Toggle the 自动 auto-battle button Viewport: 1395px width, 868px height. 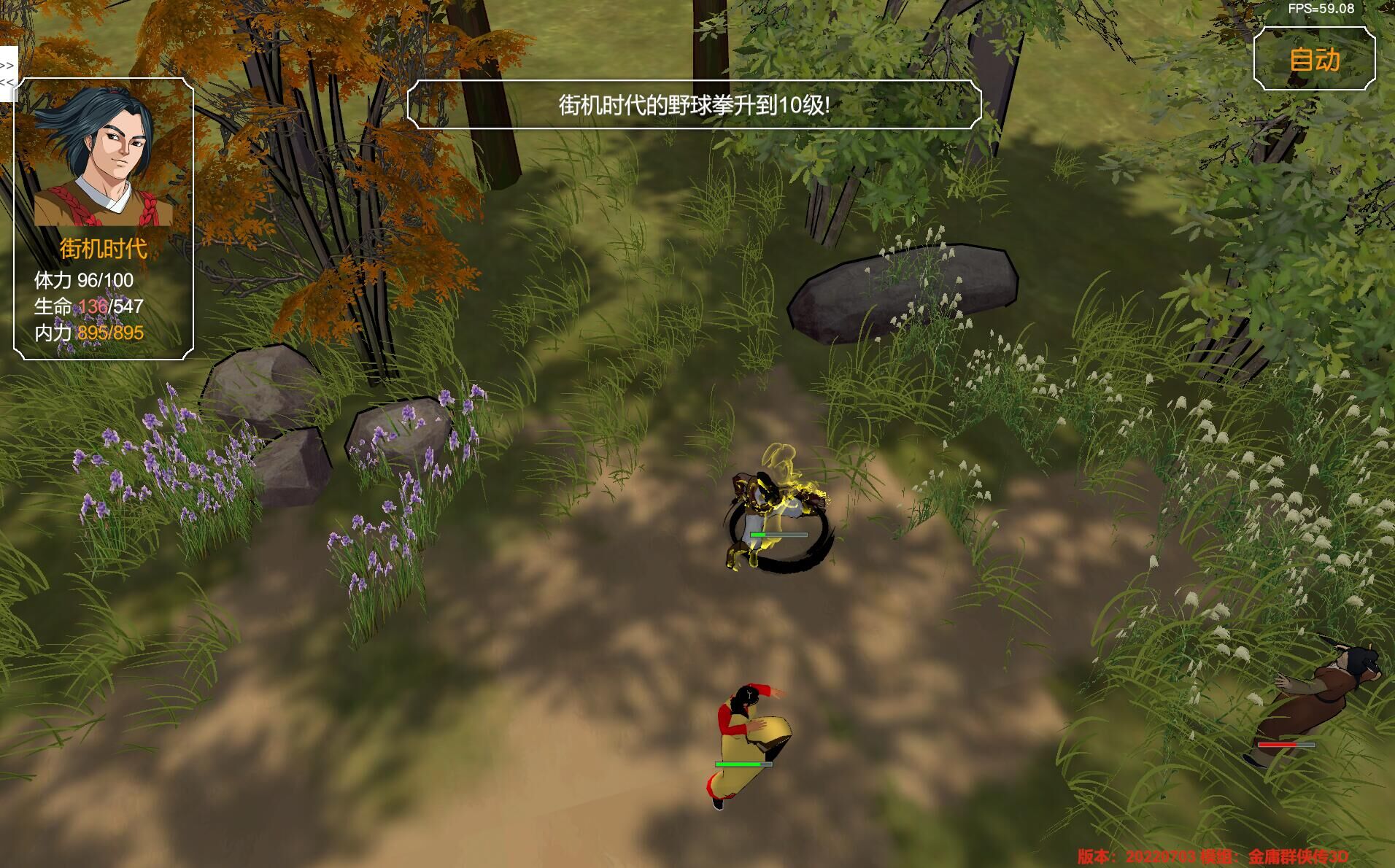(1314, 60)
